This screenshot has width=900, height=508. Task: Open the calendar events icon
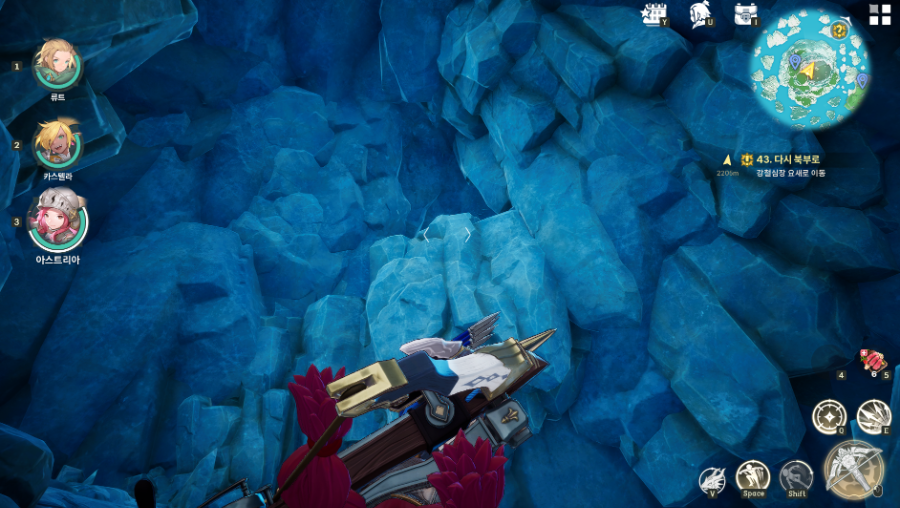[655, 14]
